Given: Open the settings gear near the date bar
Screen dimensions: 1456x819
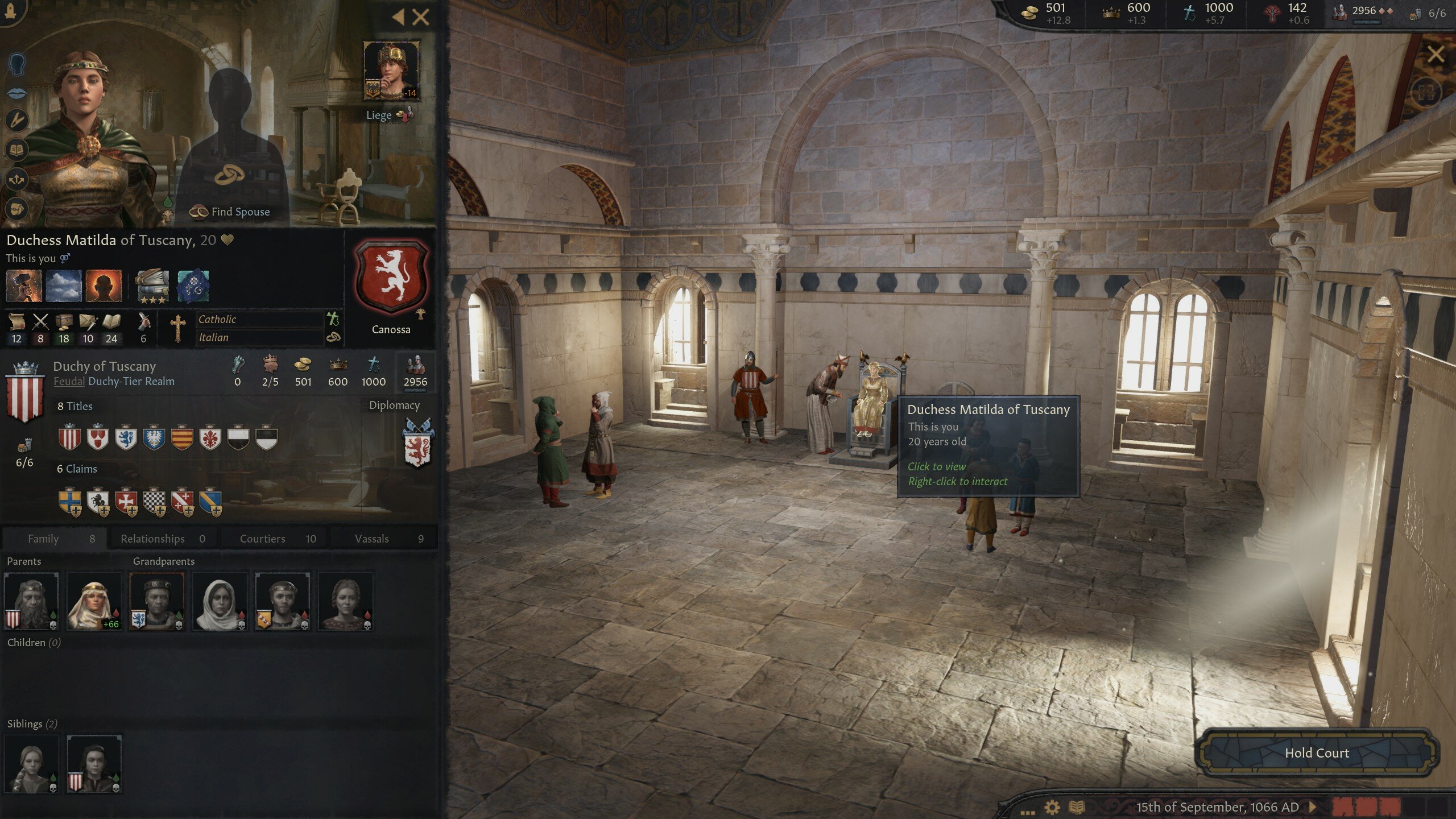Looking at the screenshot, I should click(x=1052, y=808).
